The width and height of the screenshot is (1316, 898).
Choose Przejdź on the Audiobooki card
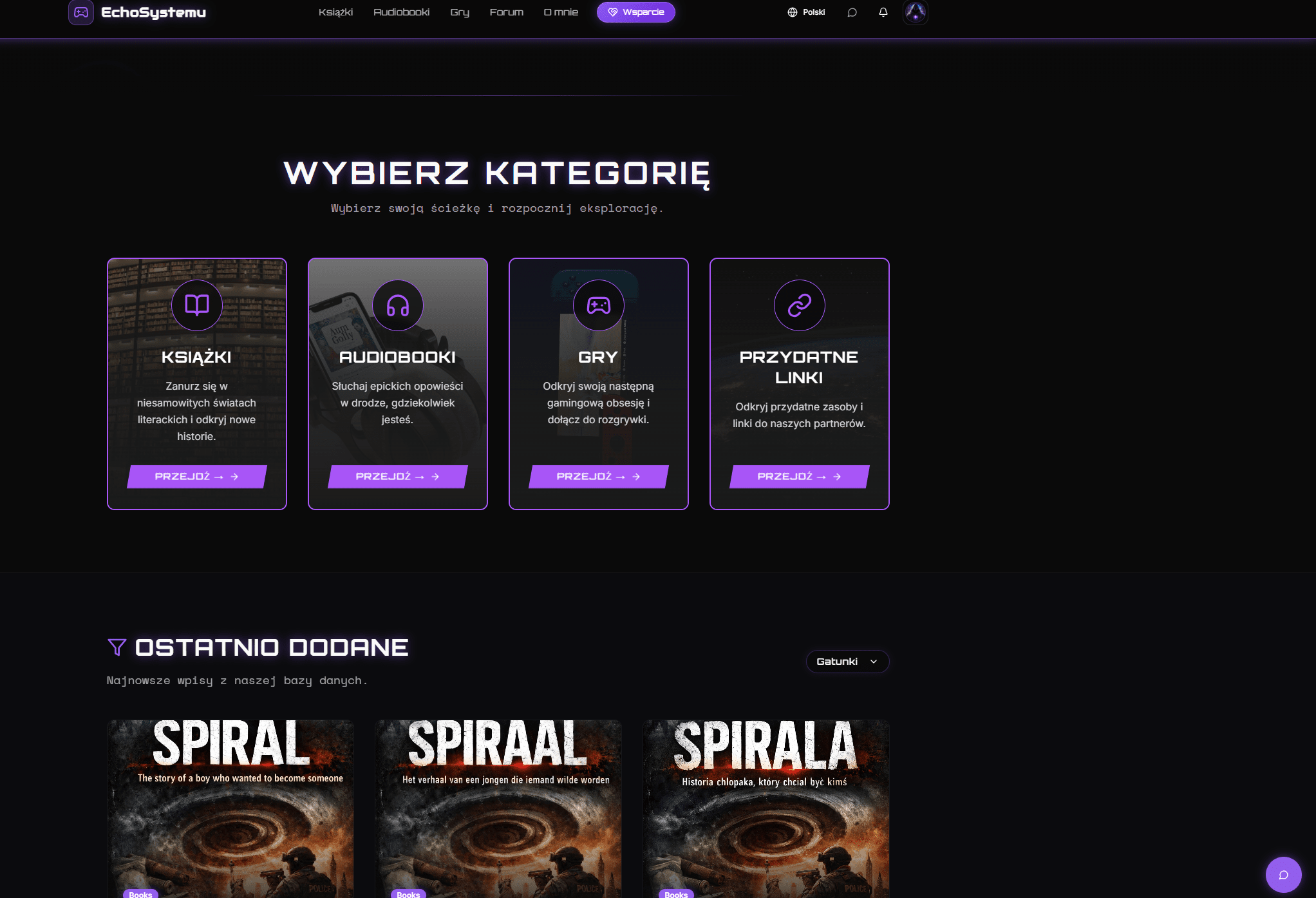tap(397, 477)
